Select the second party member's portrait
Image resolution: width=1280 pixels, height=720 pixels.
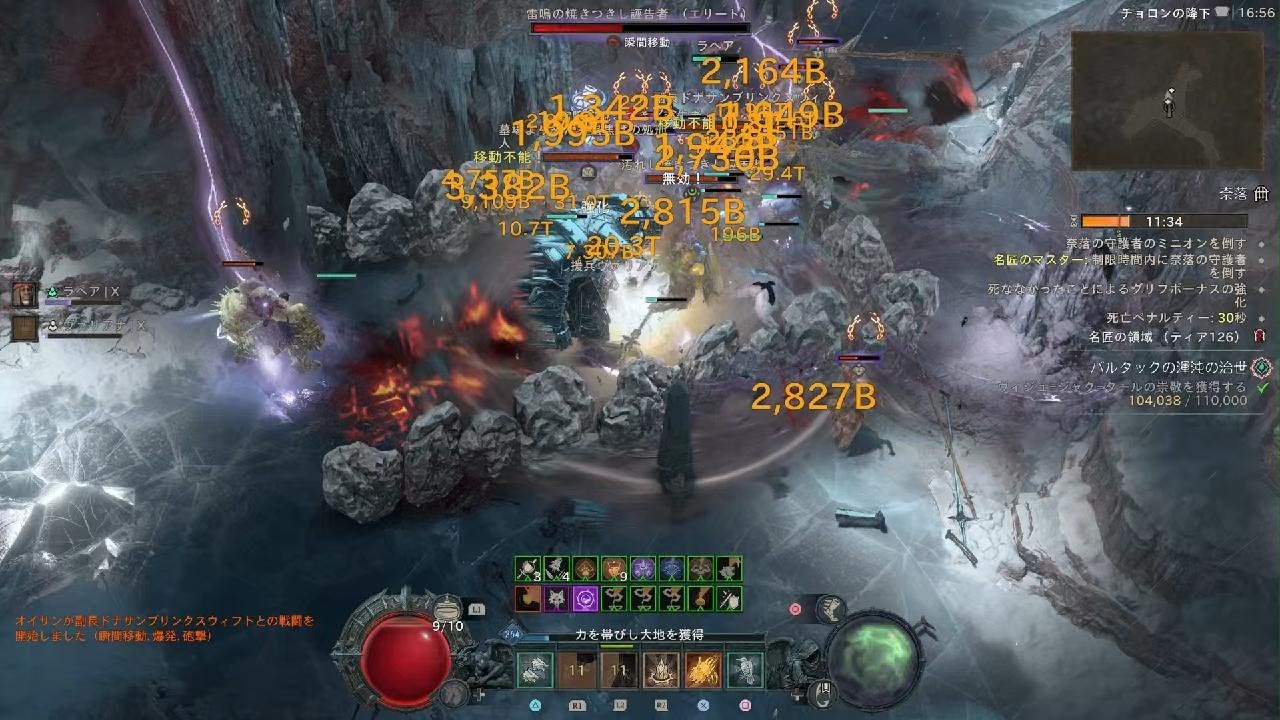pyautogui.click(x=25, y=327)
